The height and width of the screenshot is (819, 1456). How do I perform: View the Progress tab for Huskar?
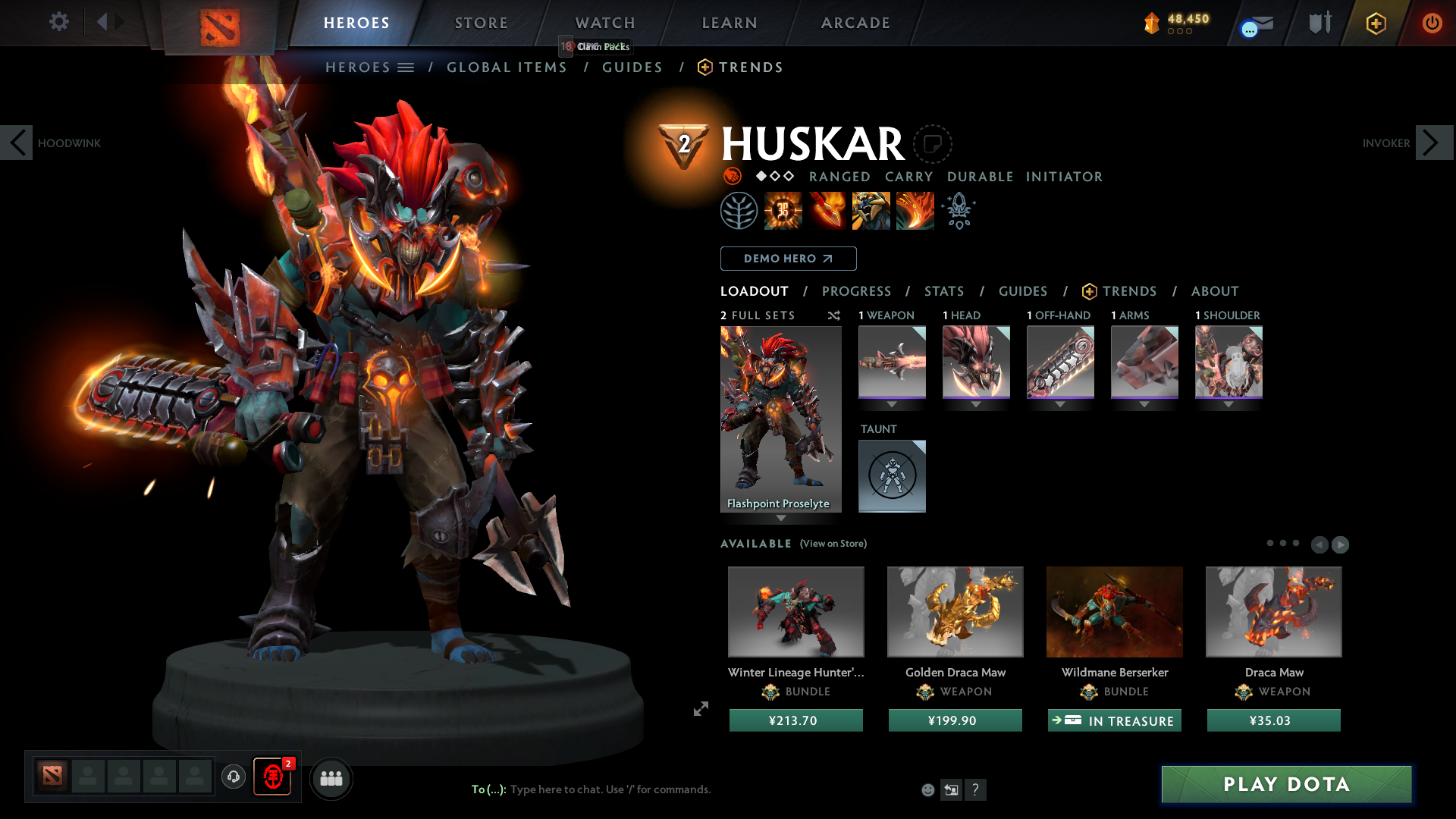856,291
